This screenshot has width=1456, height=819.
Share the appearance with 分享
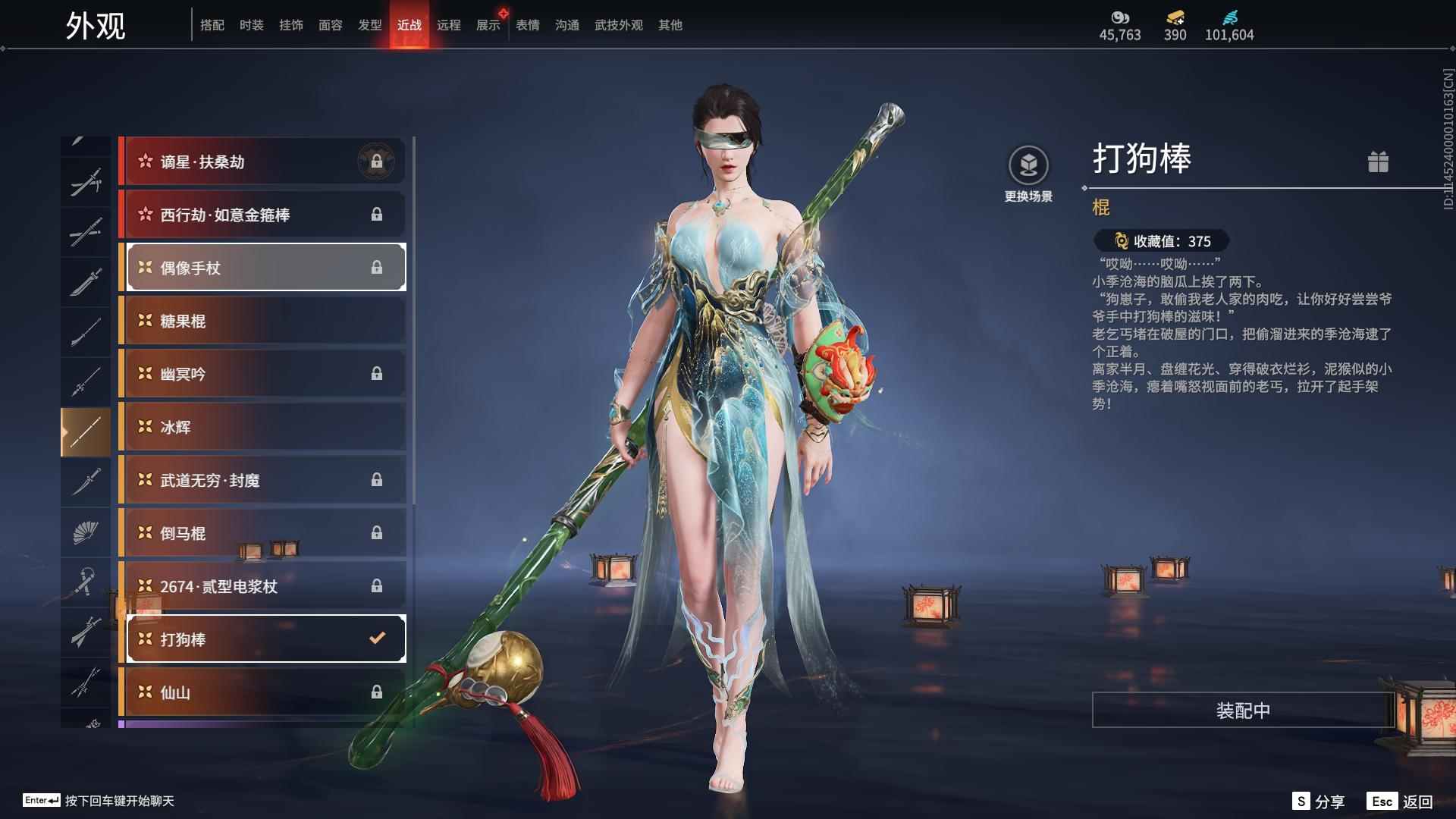pos(1319,802)
